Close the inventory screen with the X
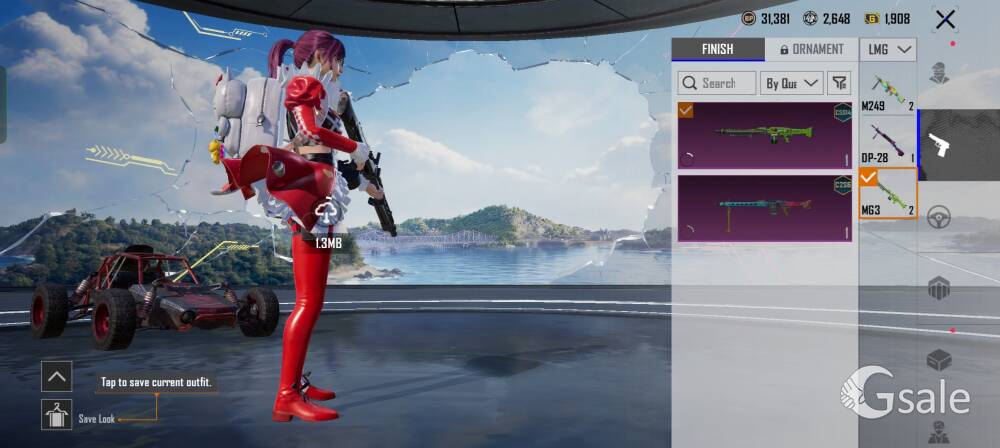Screen dimensions: 1000x448 click(x=944, y=19)
